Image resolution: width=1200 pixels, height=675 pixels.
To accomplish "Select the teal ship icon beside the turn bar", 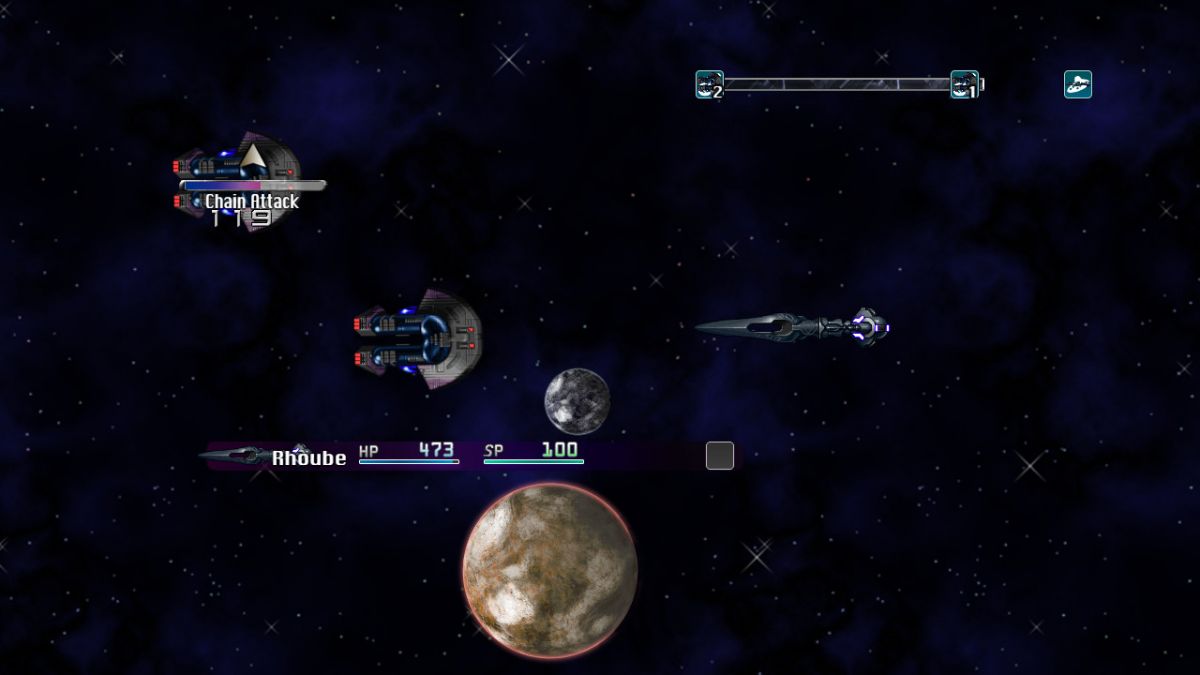I will click(x=1077, y=85).
